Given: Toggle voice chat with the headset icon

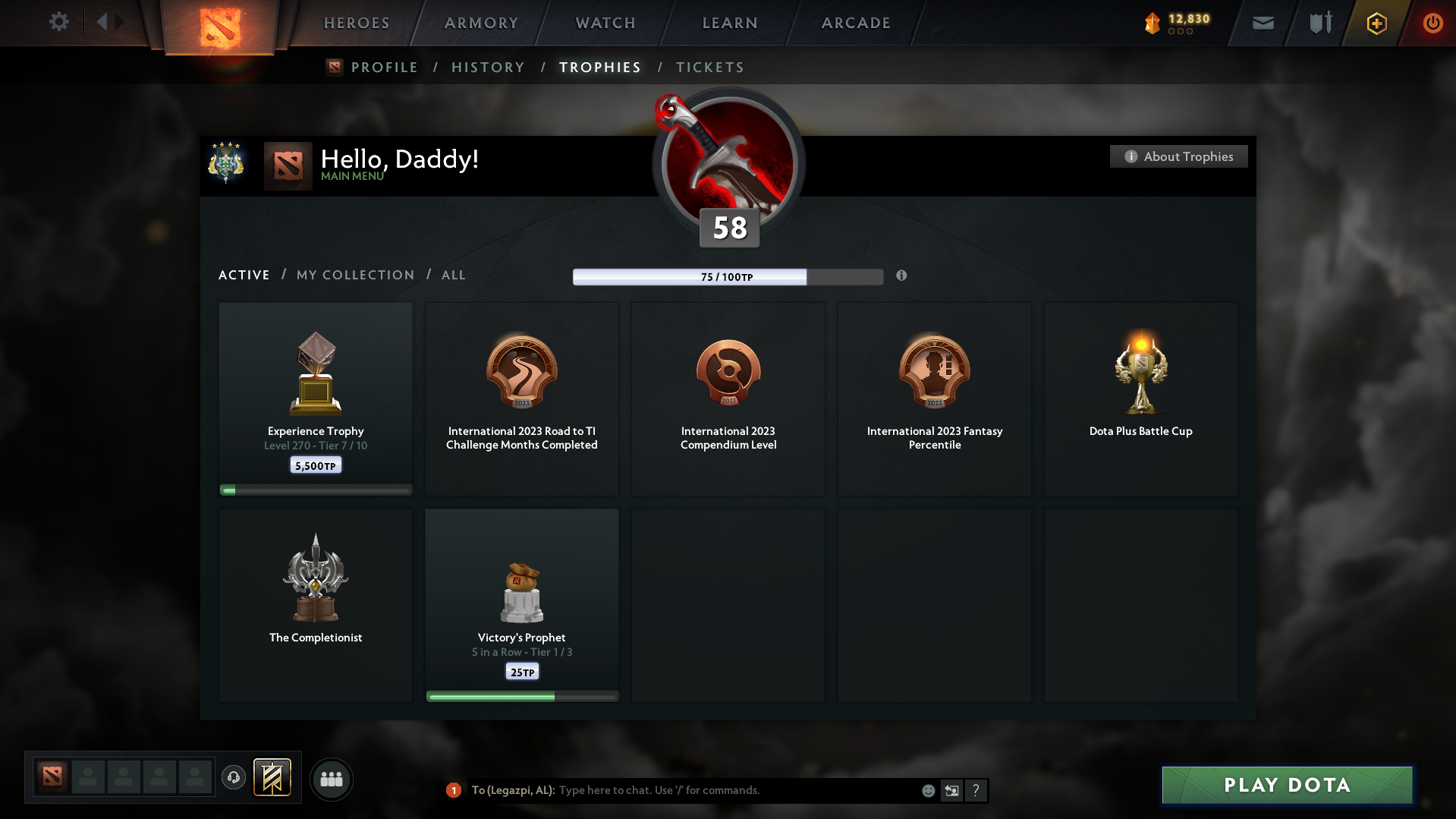Looking at the screenshot, I should coord(233,778).
